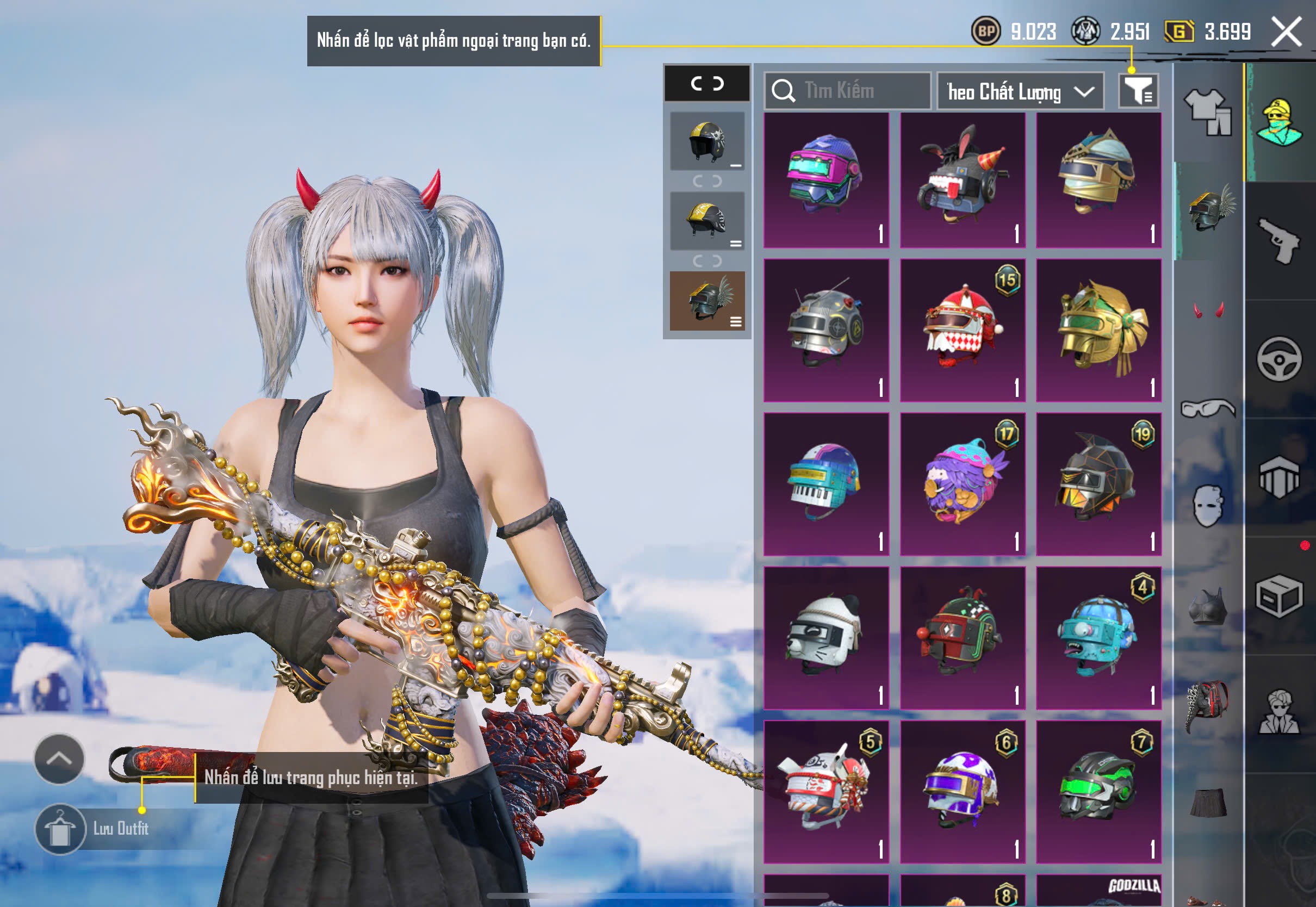Toggle the owned items filter funnel
The width and height of the screenshot is (1316, 907).
pos(1138,91)
